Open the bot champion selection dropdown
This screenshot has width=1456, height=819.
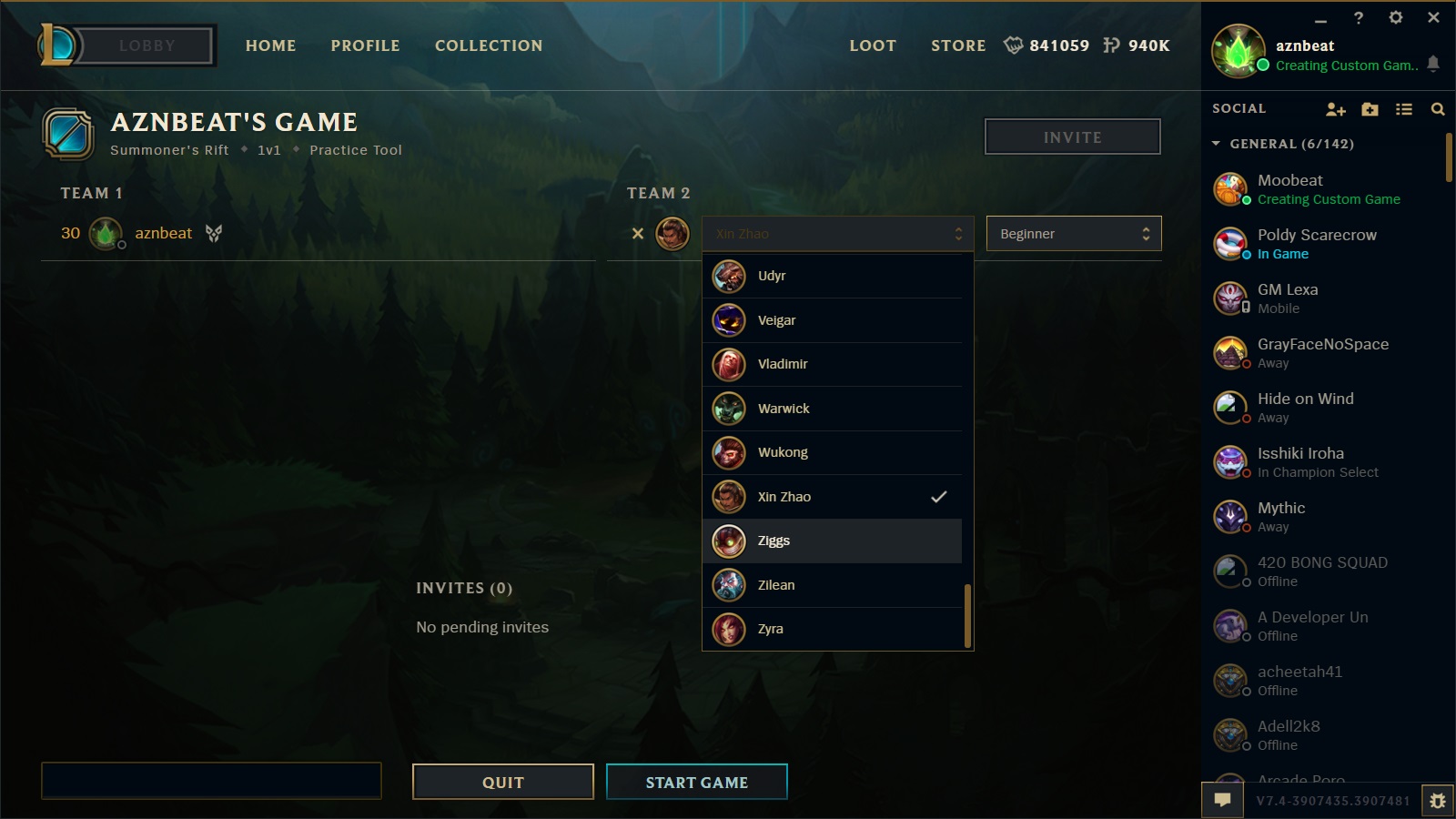pyautogui.click(x=837, y=233)
